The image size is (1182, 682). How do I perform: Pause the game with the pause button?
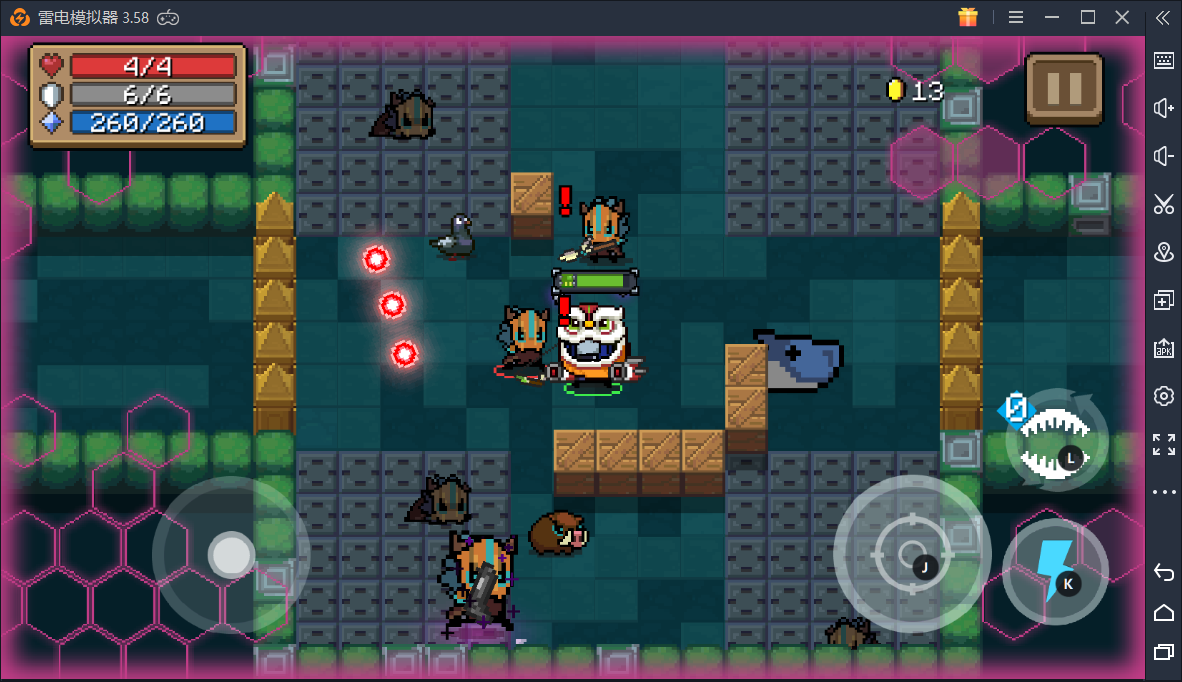[1063, 89]
